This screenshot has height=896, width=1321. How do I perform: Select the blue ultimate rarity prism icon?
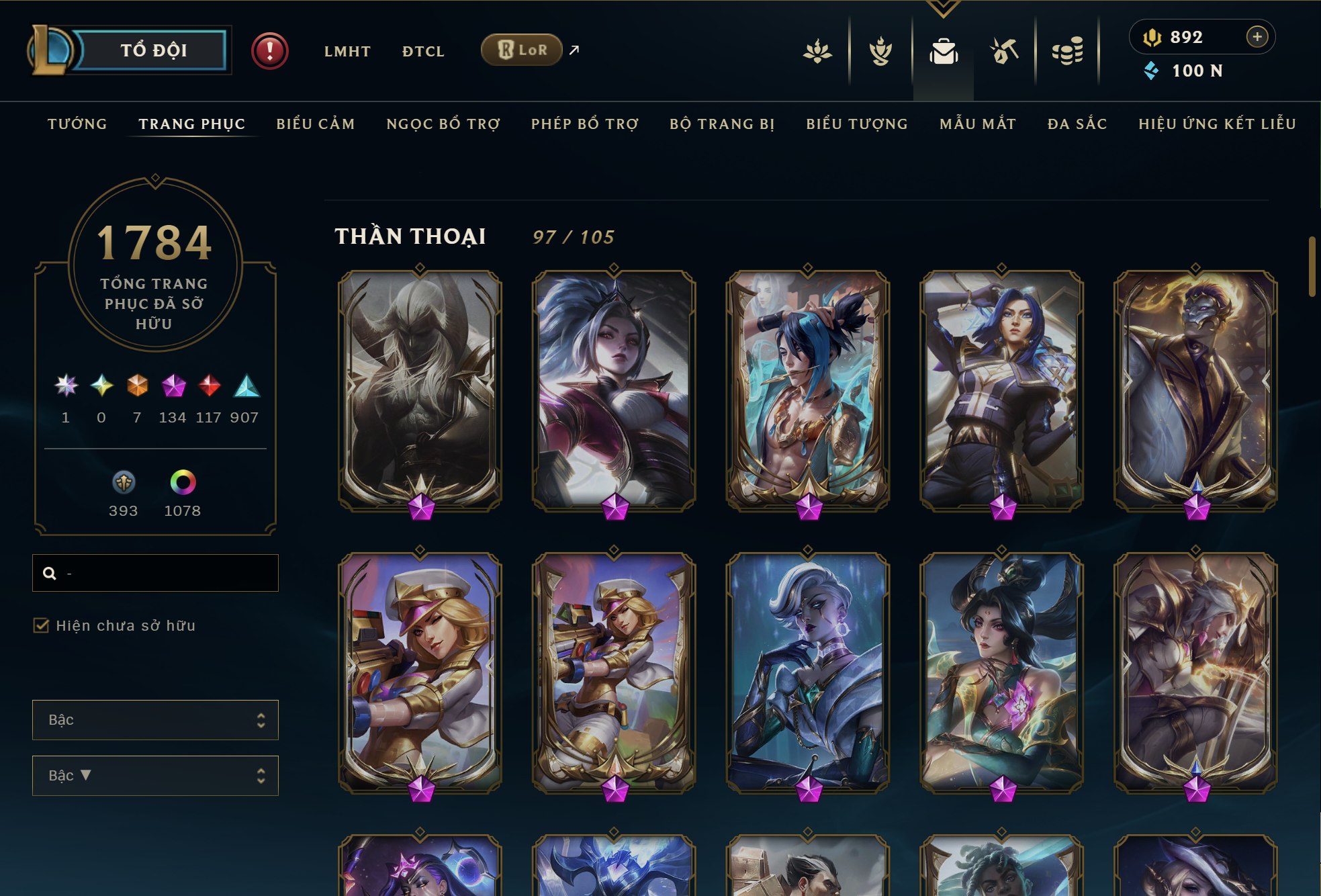[x=245, y=384]
